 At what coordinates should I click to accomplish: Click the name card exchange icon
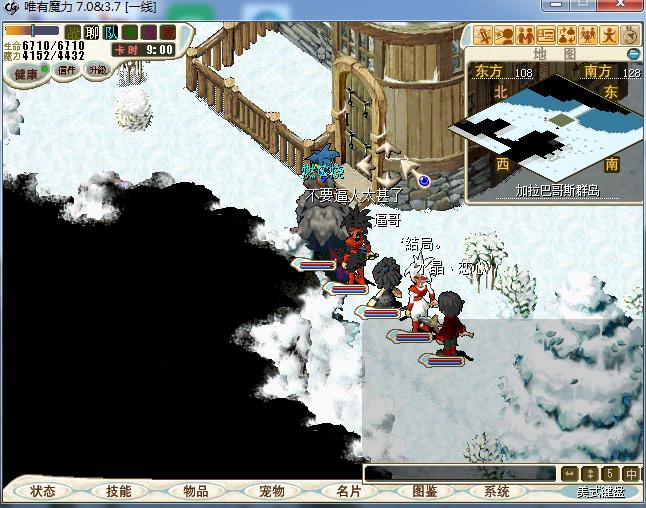pyautogui.click(x=544, y=35)
